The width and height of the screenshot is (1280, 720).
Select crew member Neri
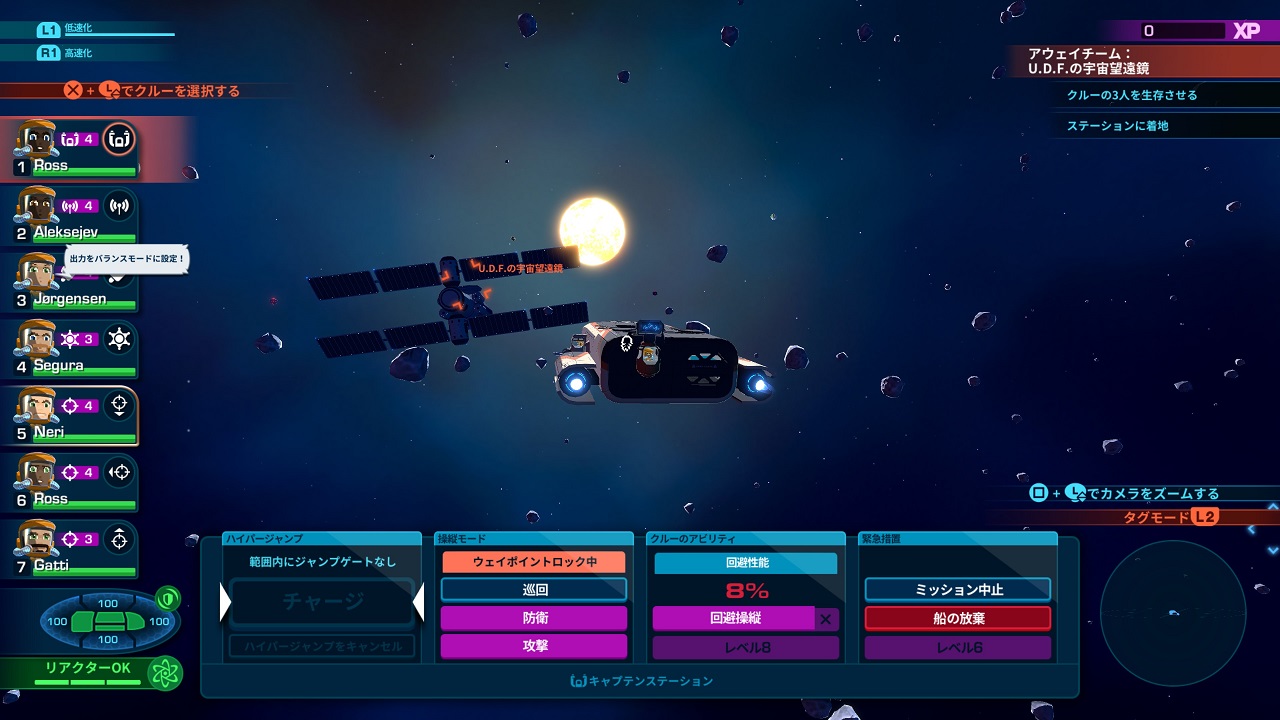(72, 416)
